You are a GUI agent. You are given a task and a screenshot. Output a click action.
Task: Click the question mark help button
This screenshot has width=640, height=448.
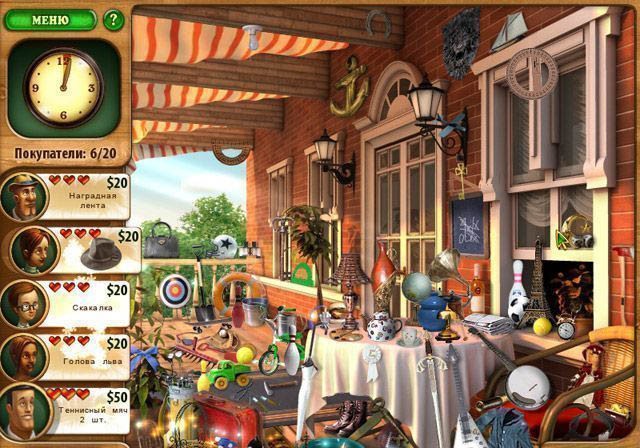(x=113, y=19)
